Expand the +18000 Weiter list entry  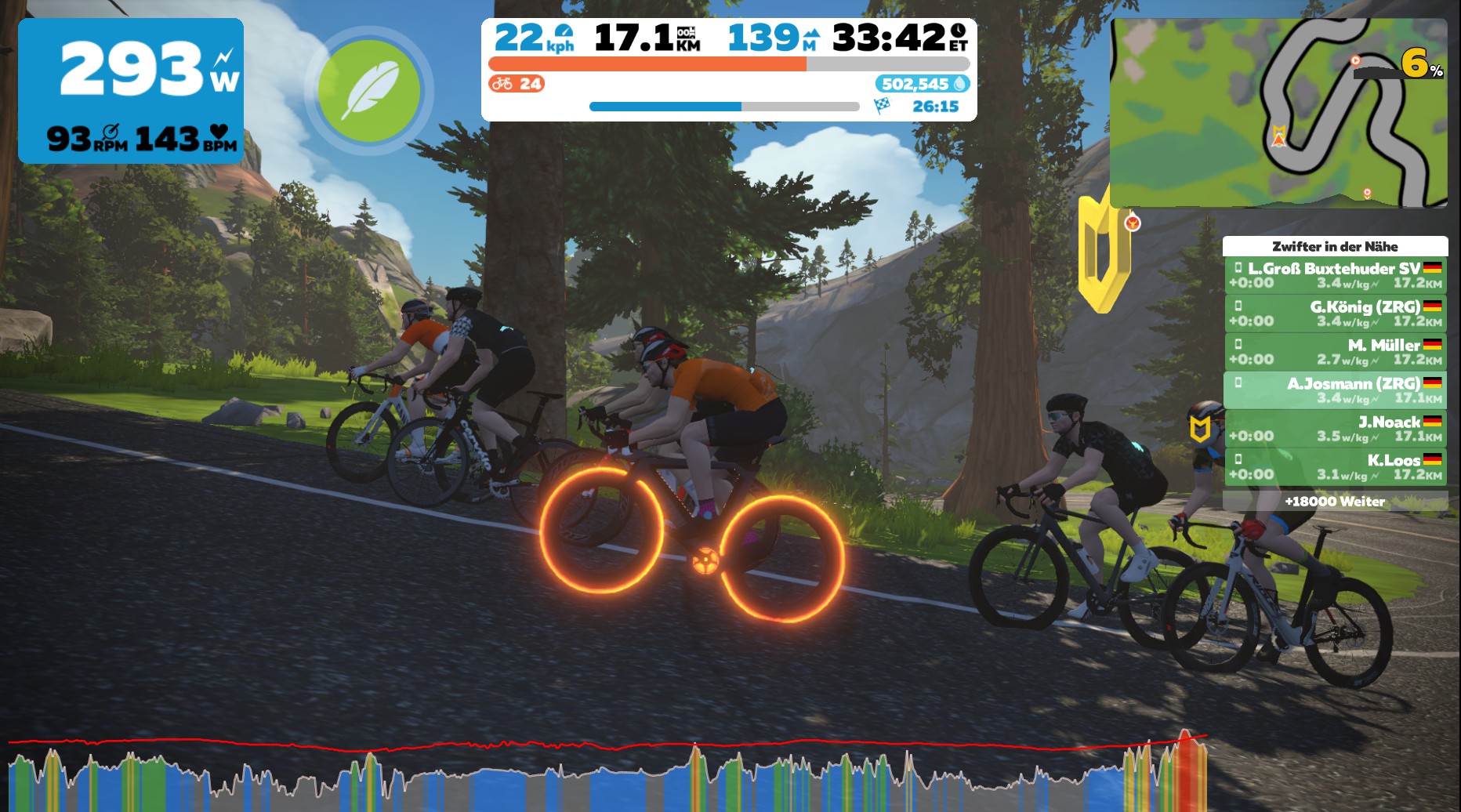[x=1335, y=502]
